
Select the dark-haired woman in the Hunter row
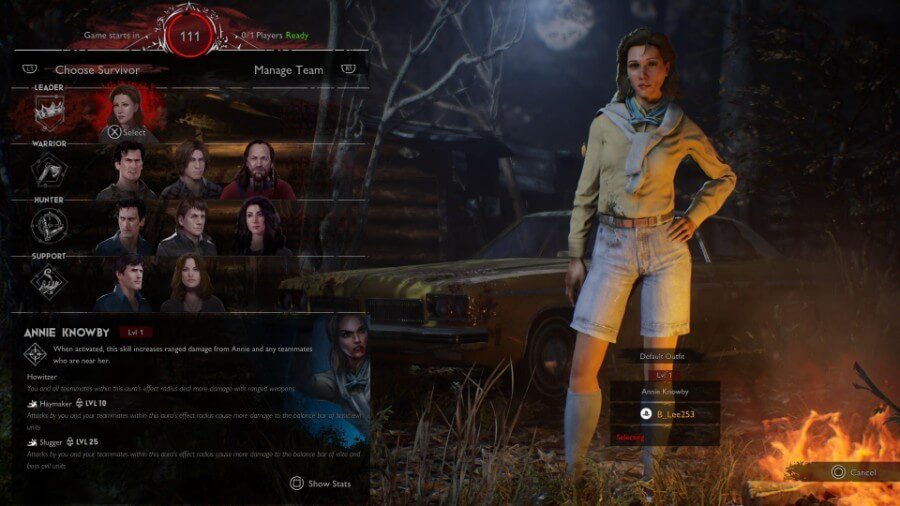pyautogui.click(x=258, y=227)
